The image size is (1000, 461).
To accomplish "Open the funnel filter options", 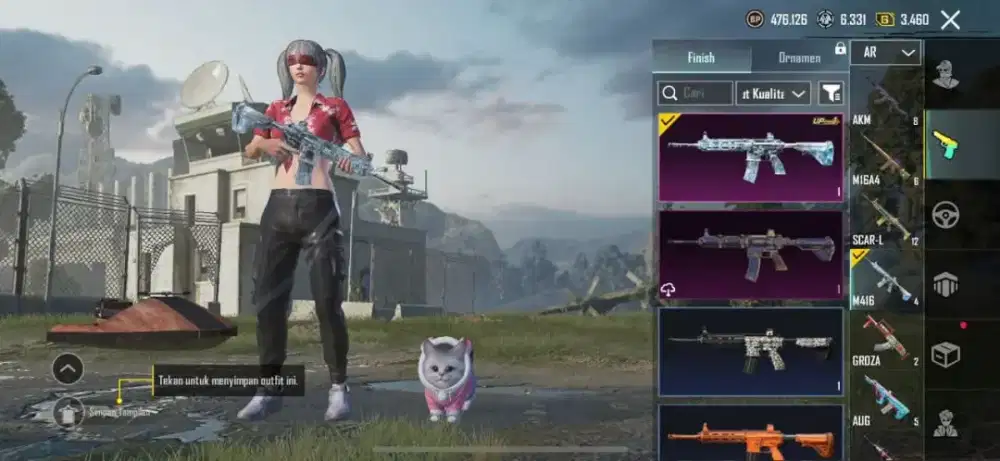I will pyautogui.click(x=831, y=93).
